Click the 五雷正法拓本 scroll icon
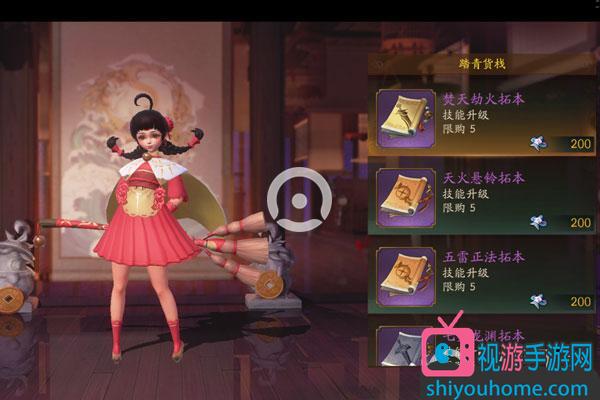 point(405,276)
